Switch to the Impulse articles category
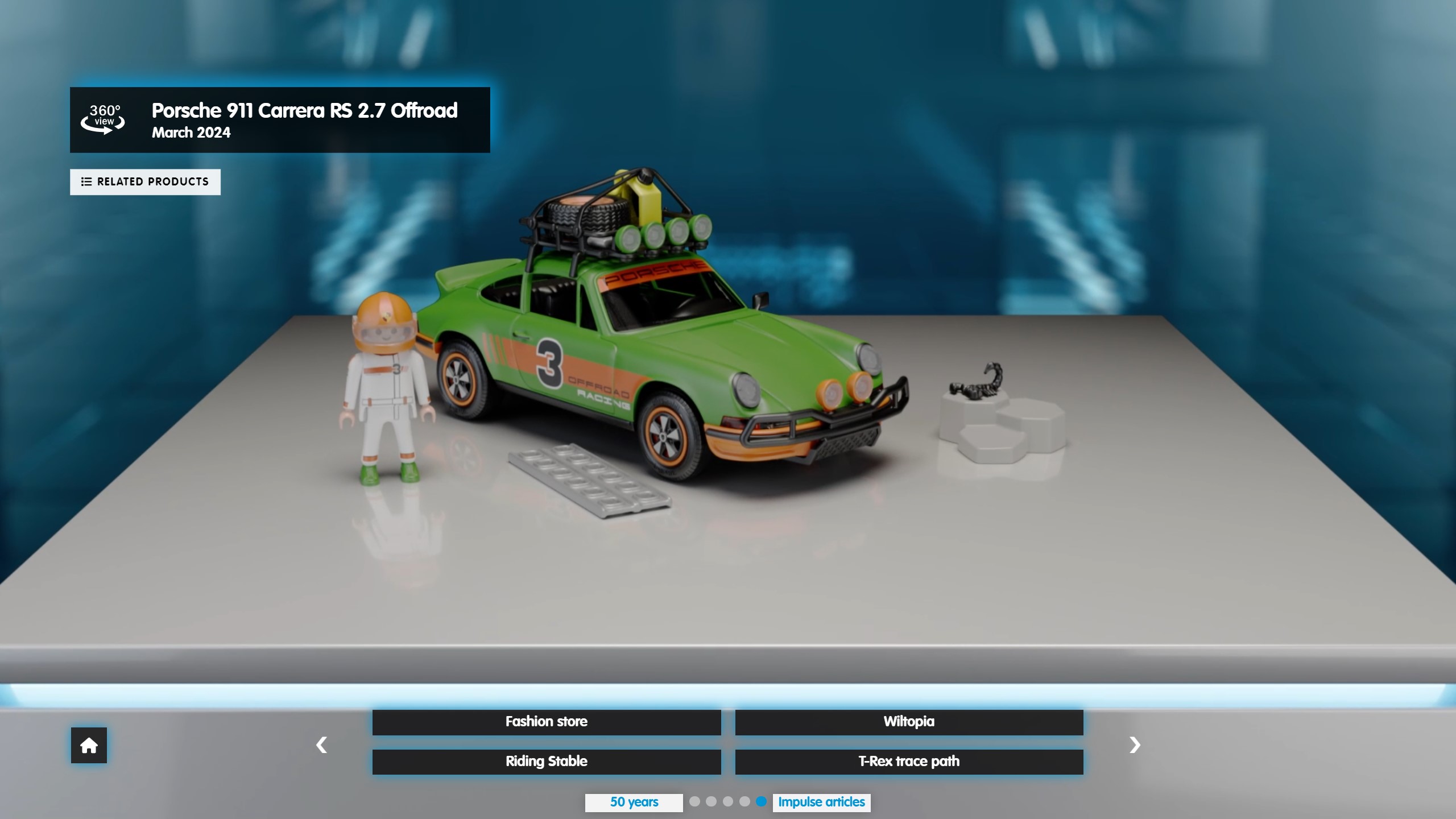The height and width of the screenshot is (819, 1456). click(x=821, y=803)
